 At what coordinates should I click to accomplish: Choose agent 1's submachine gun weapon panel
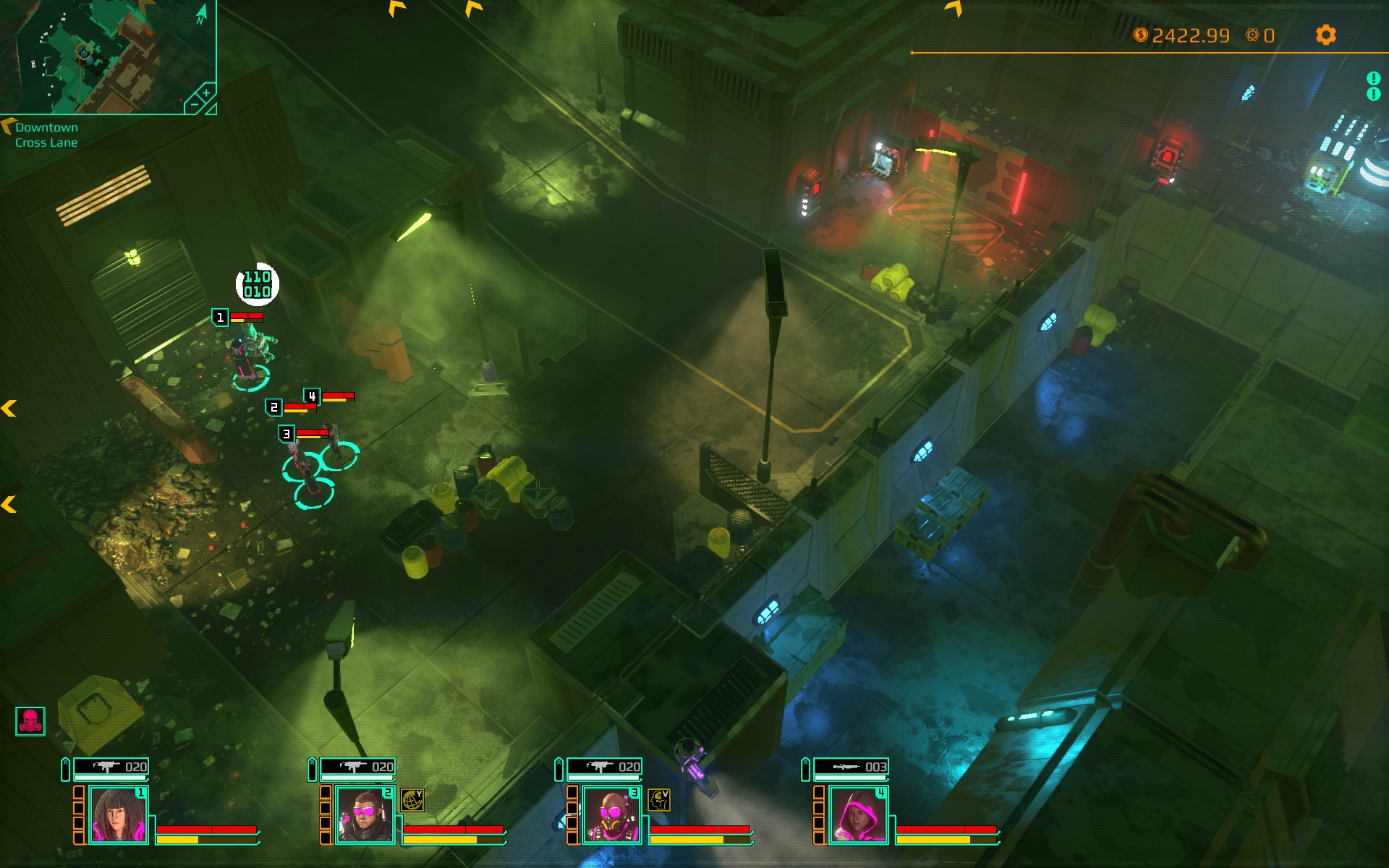[x=111, y=767]
